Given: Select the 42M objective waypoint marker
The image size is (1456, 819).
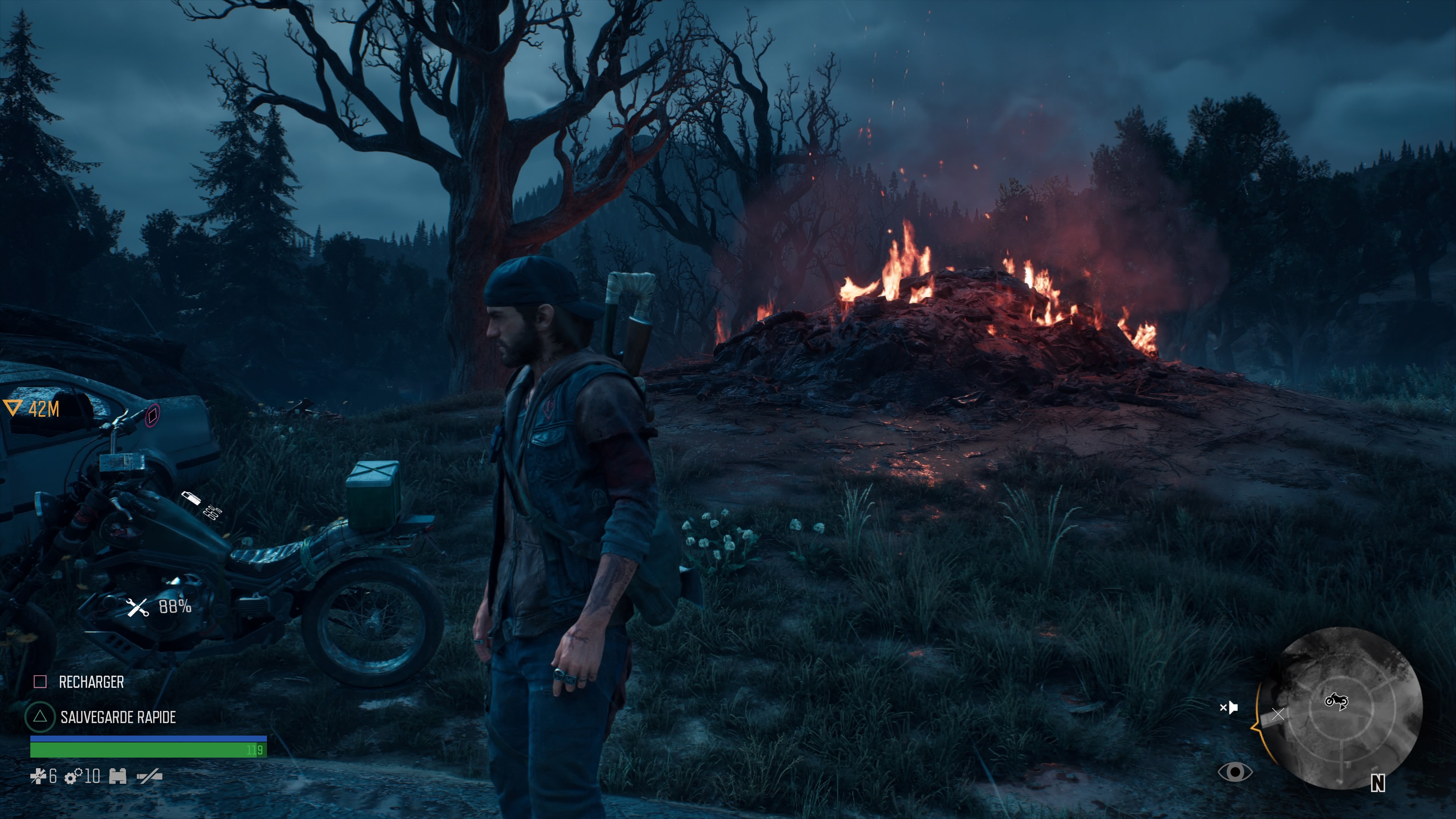Looking at the screenshot, I should pos(13,408).
